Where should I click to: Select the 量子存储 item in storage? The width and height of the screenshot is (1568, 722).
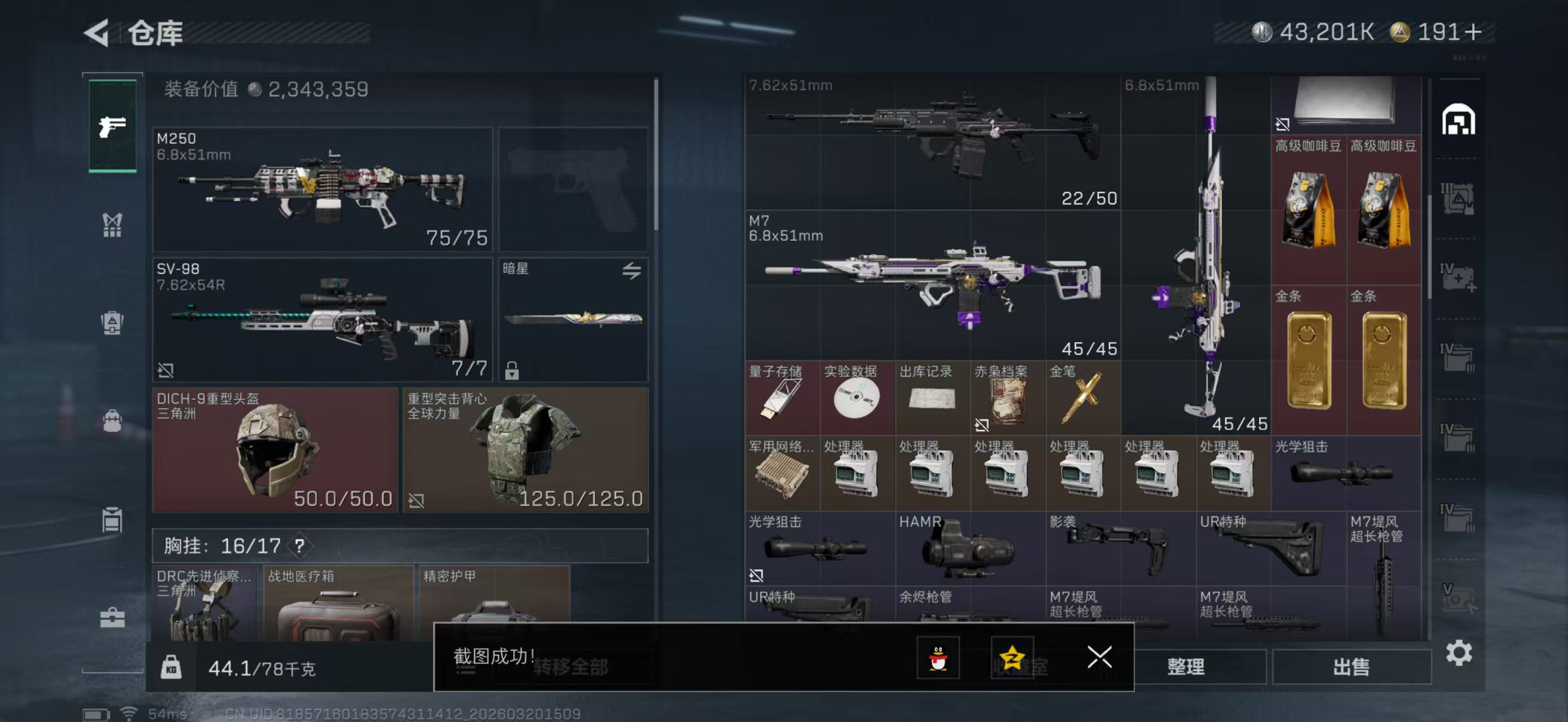pyautogui.click(x=781, y=398)
